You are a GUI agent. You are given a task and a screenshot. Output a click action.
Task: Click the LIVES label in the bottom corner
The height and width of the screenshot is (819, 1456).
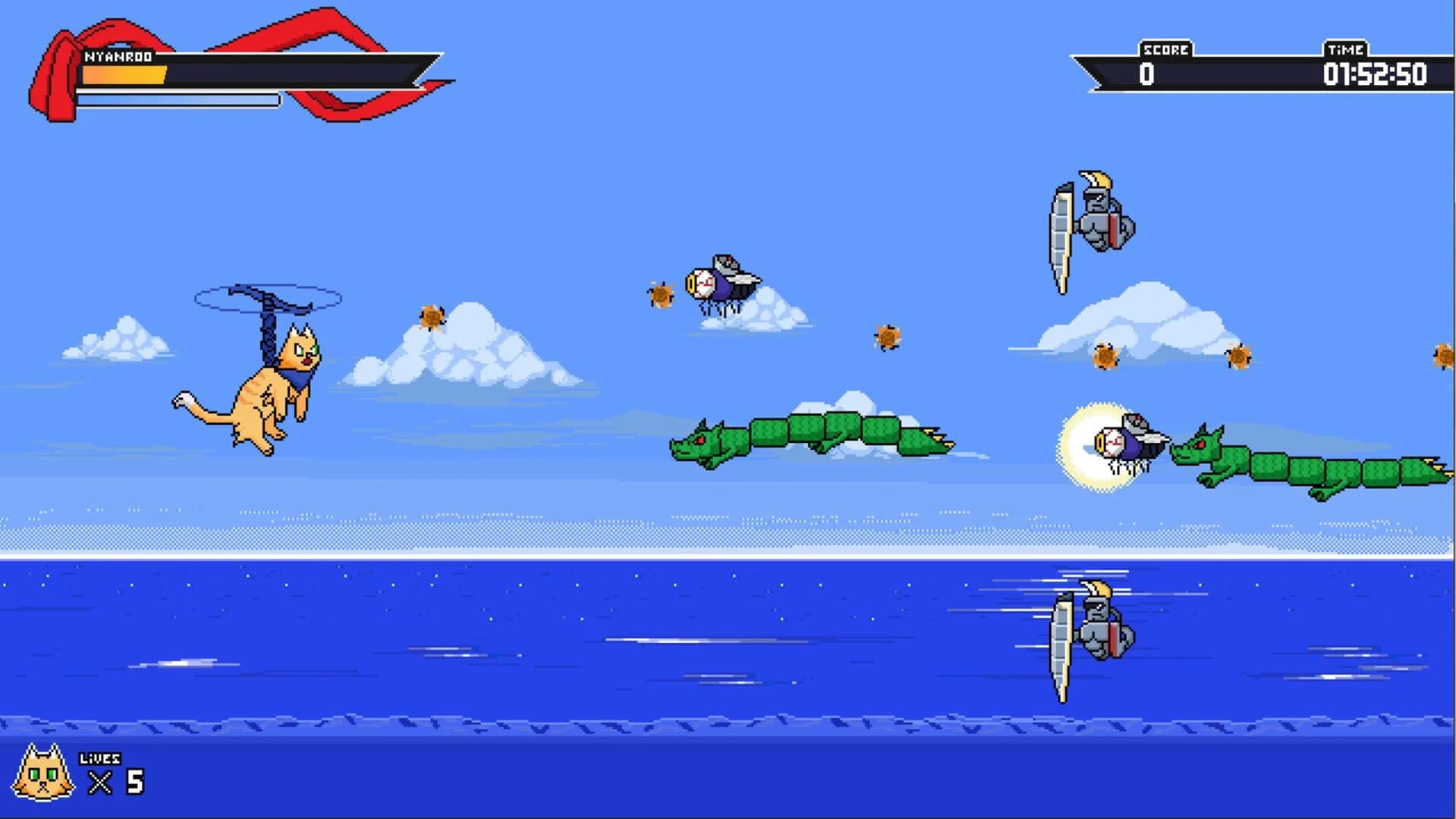click(x=99, y=756)
